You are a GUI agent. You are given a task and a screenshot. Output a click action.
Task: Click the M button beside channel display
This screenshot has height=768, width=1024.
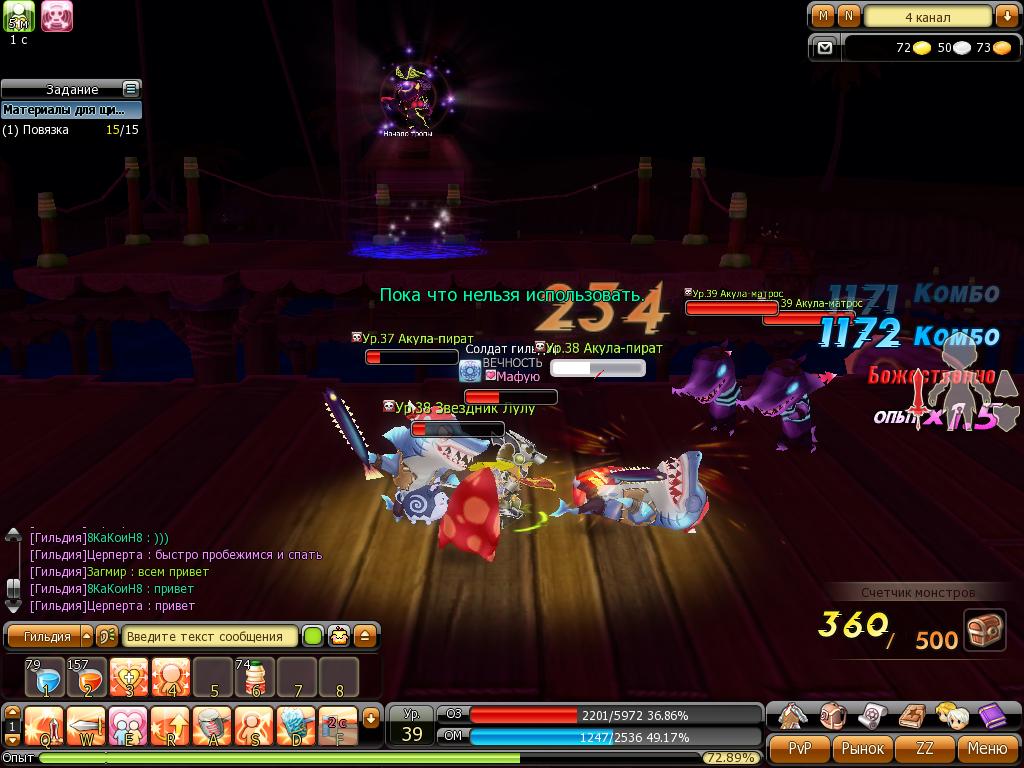click(x=823, y=16)
